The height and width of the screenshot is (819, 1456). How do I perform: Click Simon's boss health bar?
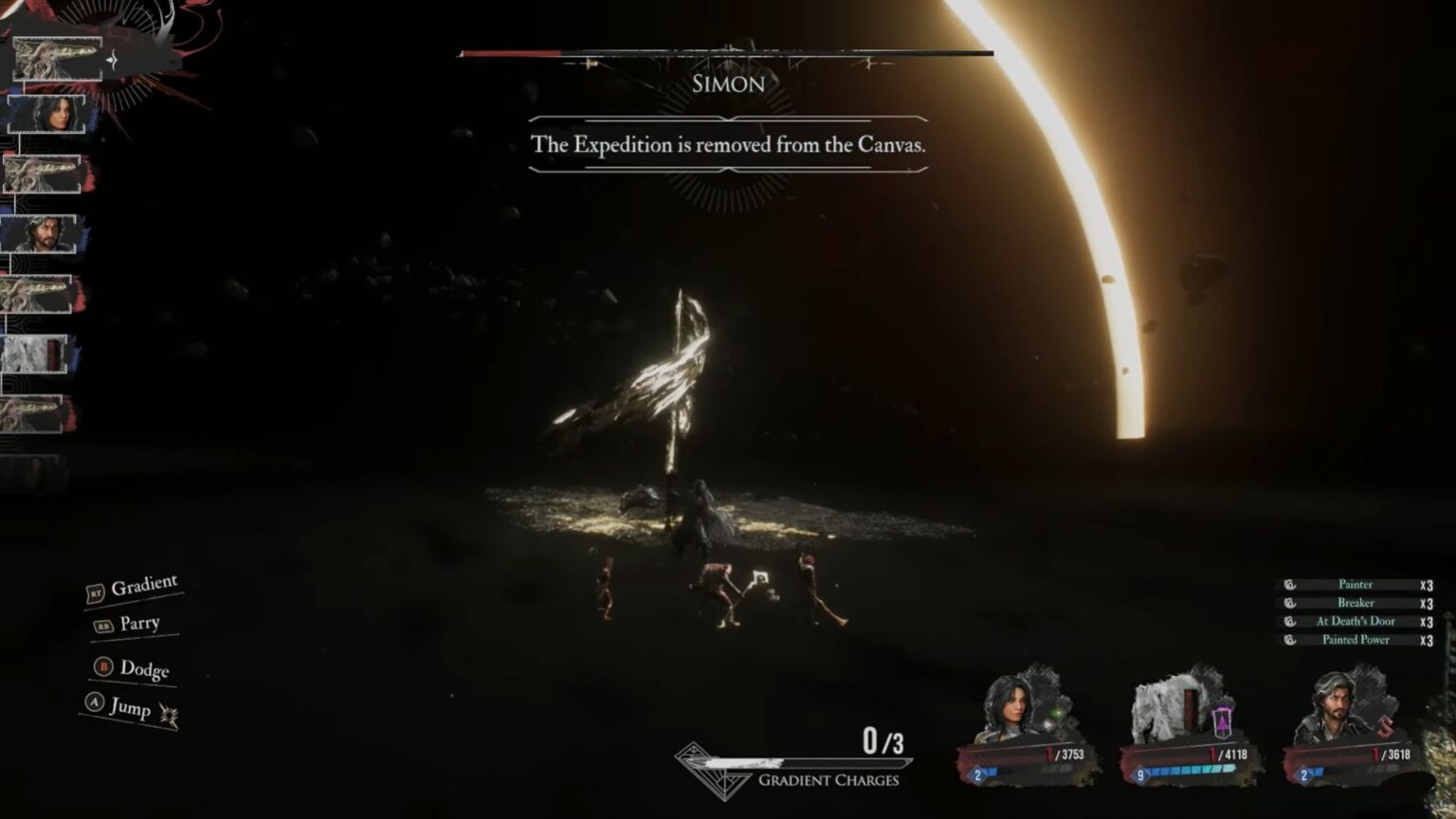[x=727, y=53]
